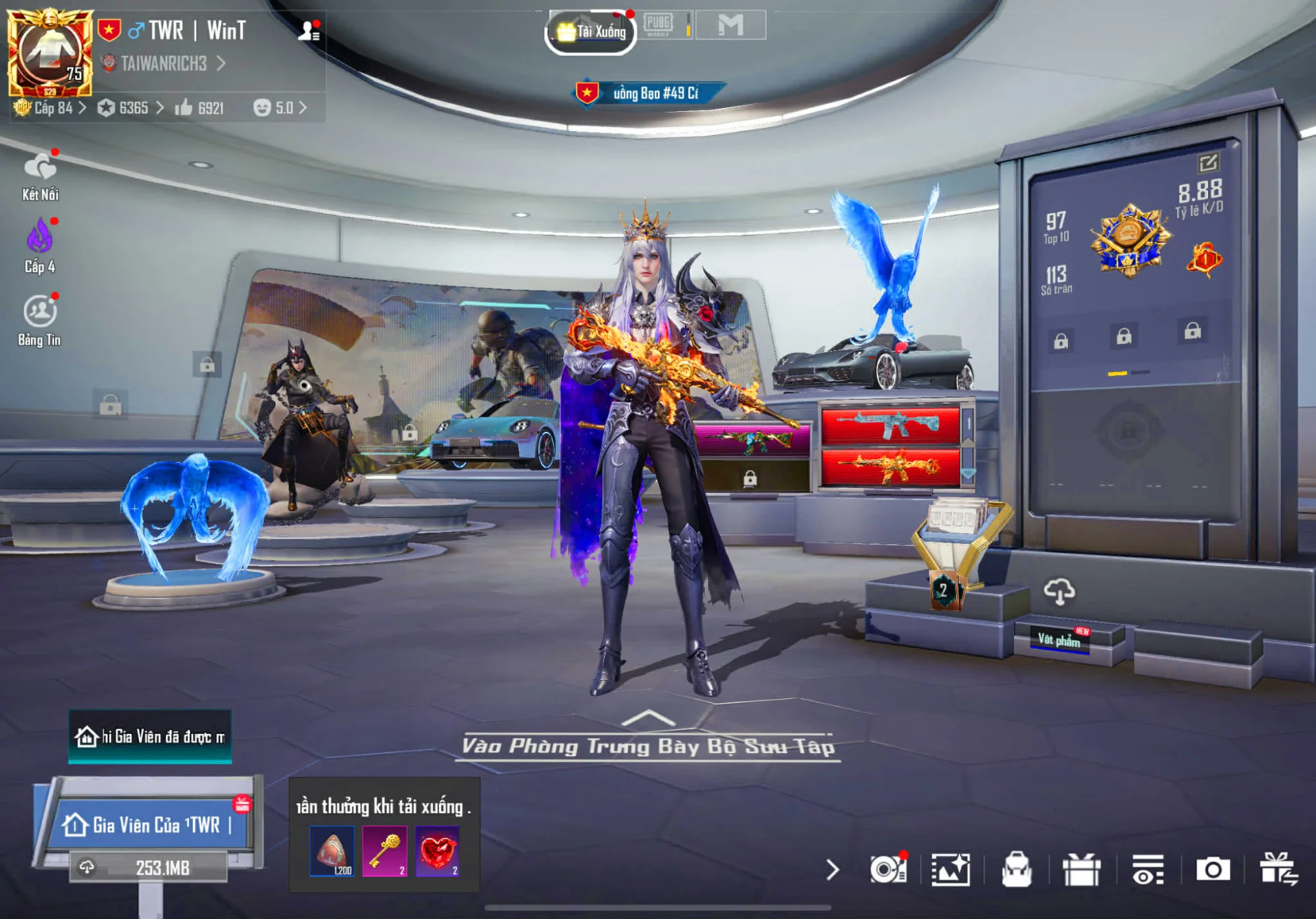Open the camera screenshot mode
Screen dimensions: 1316x919
pyautogui.click(x=1213, y=870)
